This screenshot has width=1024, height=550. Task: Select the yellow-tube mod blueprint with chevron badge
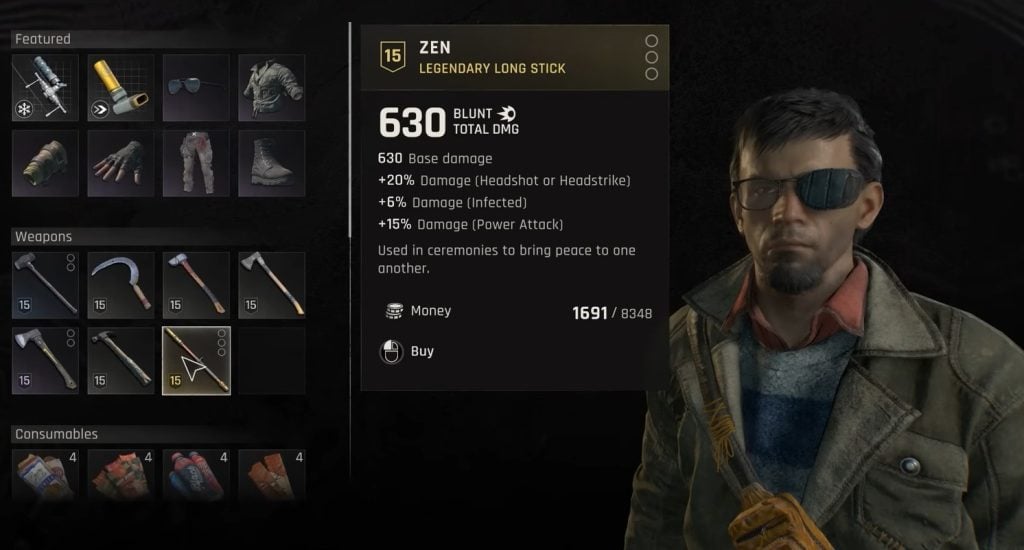point(121,88)
